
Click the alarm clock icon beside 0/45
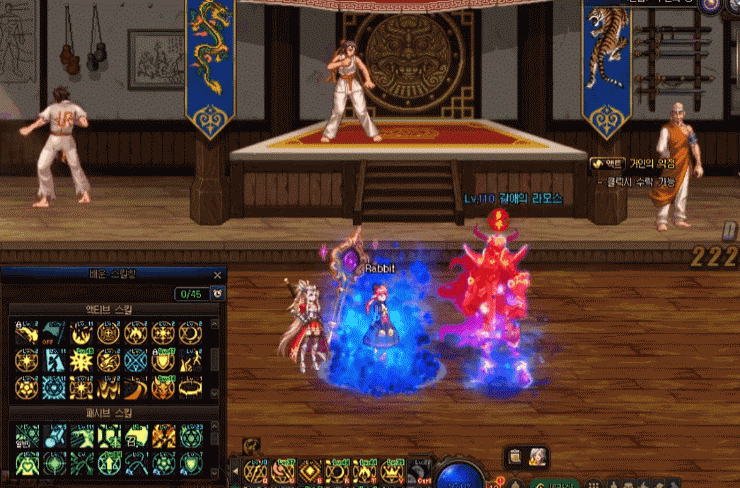(x=218, y=294)
